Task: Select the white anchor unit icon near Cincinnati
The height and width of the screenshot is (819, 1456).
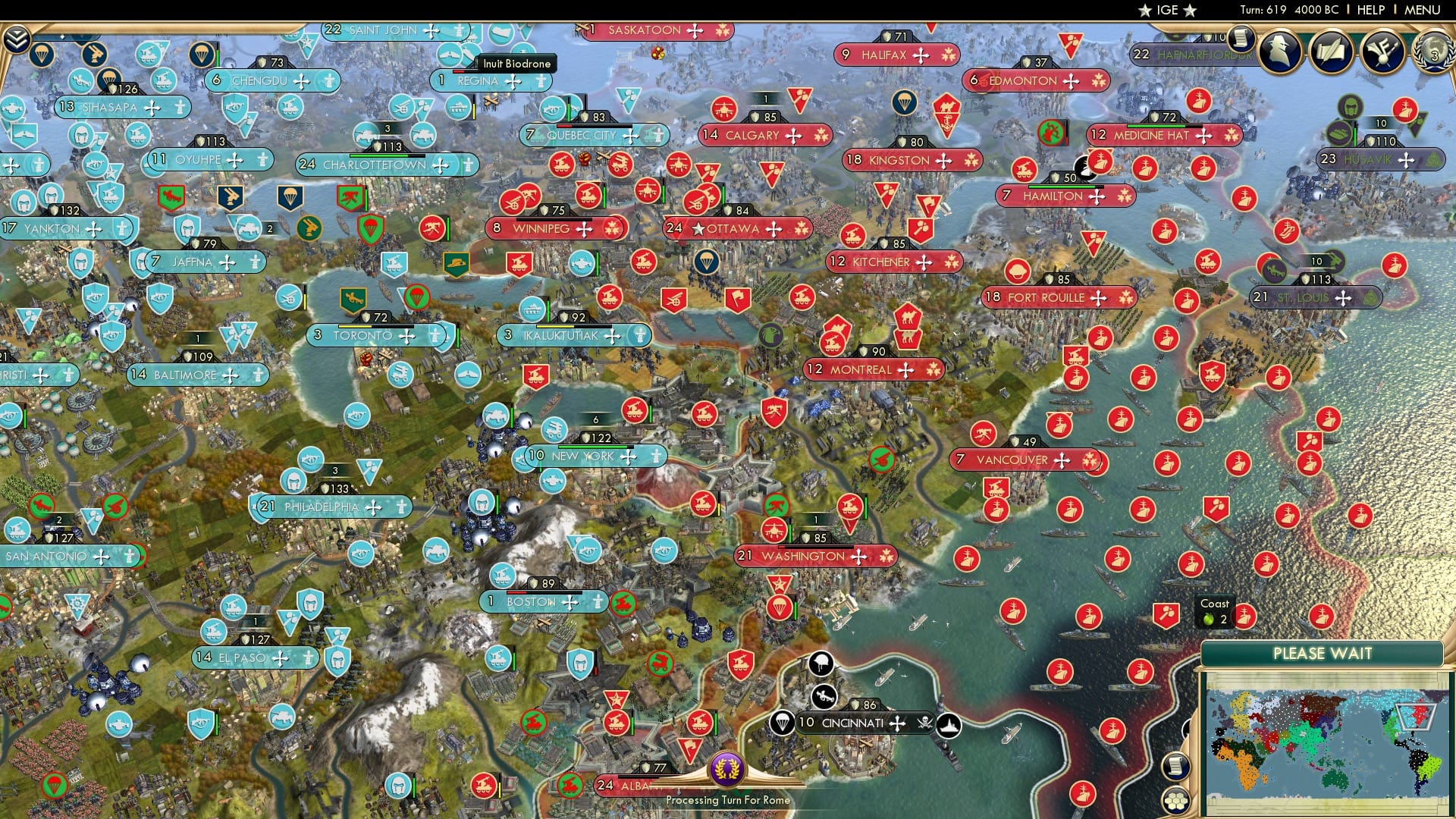Action: pos(949,725)
